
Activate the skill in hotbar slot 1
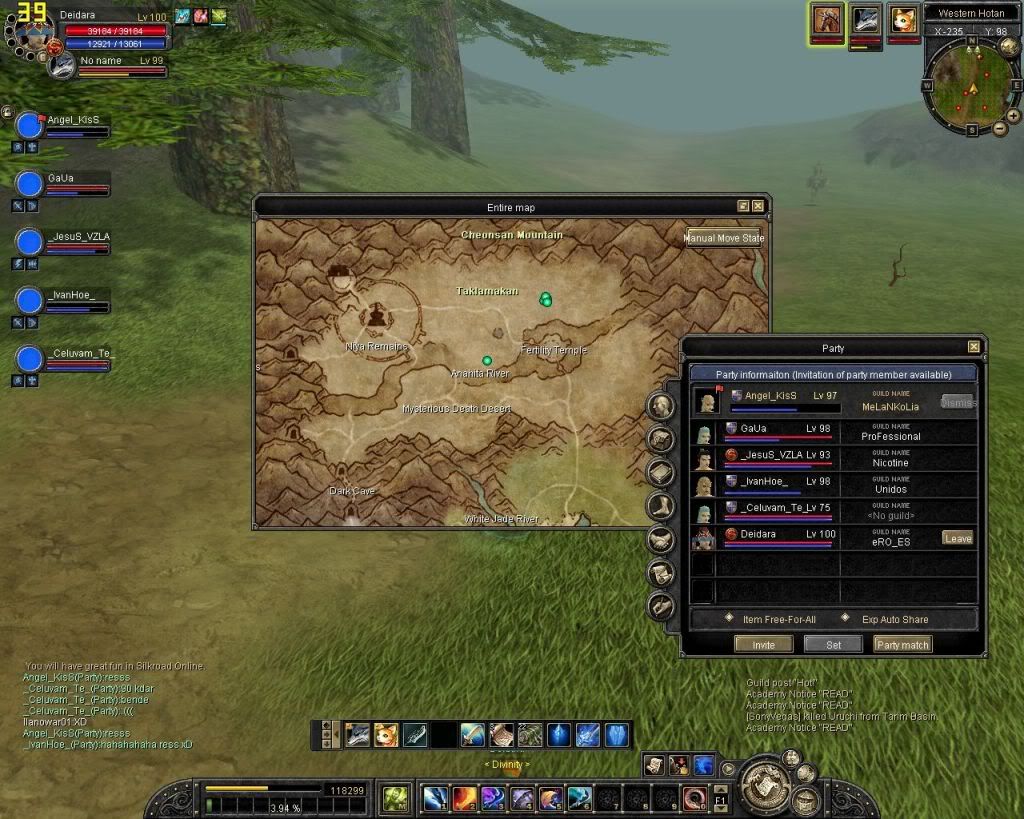tap(434, 798)
